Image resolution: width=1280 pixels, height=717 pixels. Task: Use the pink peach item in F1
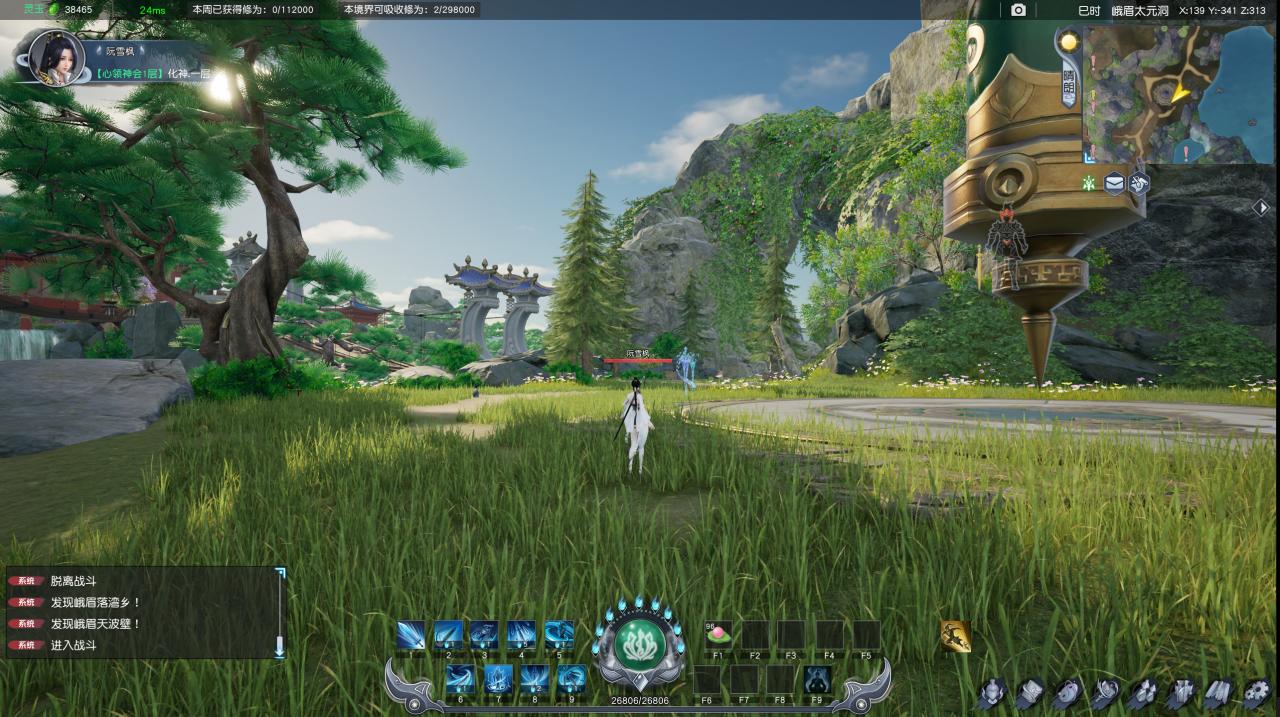pos(718,635)
